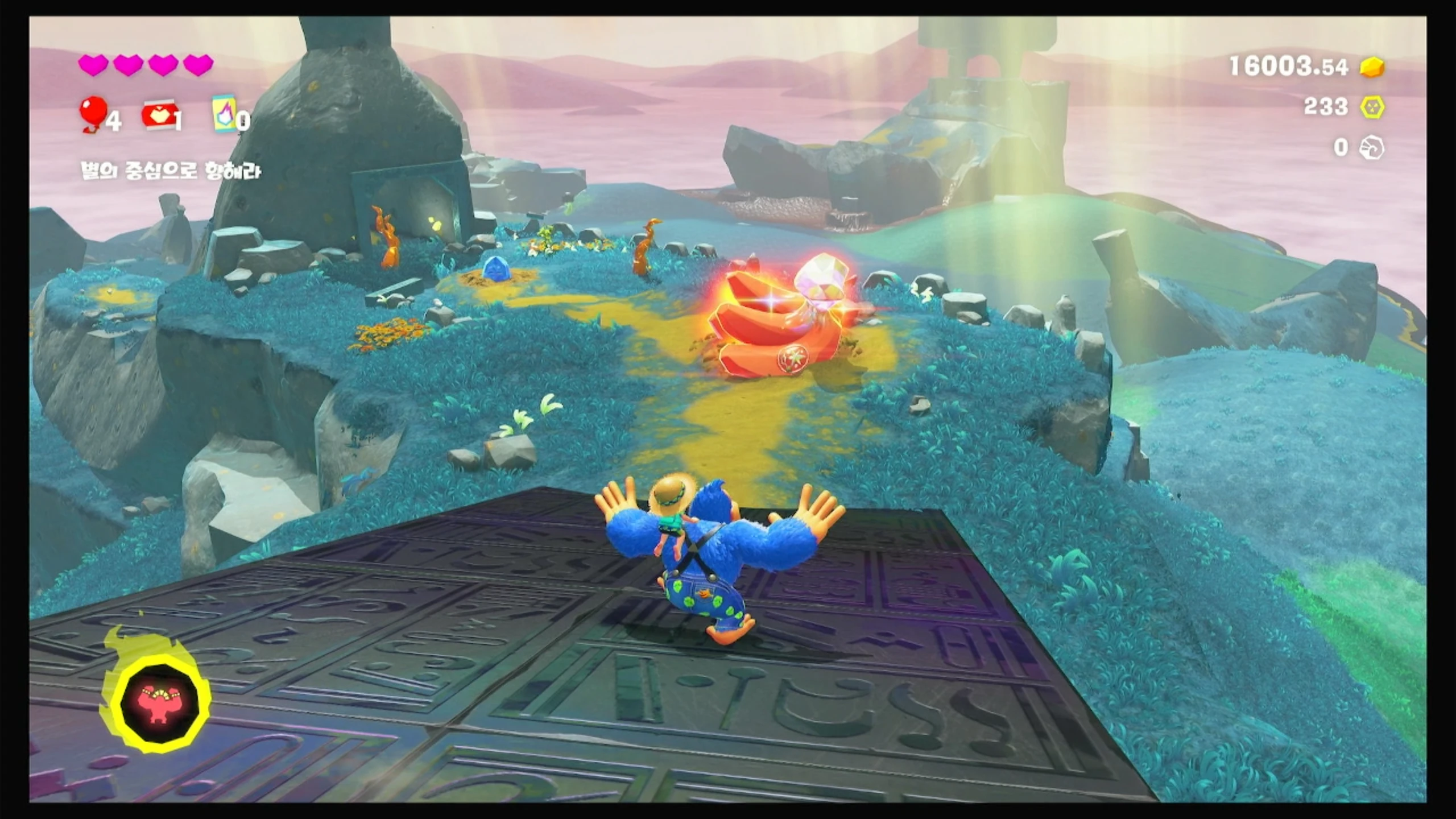Click the red heart juice can icon
Screen dimensions: 1456x819
coord(160,115)
